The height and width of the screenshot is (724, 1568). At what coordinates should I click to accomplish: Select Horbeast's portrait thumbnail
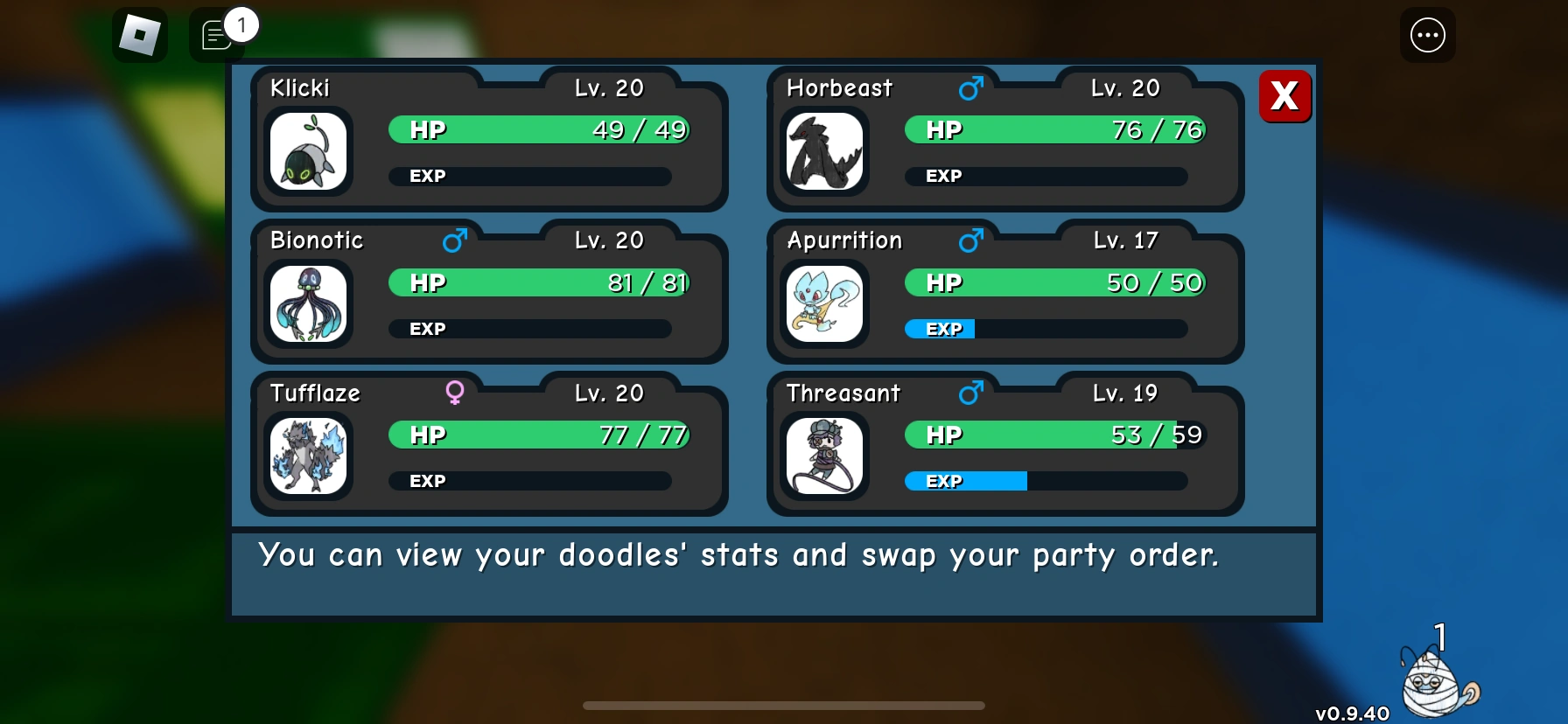coord(823,151)
